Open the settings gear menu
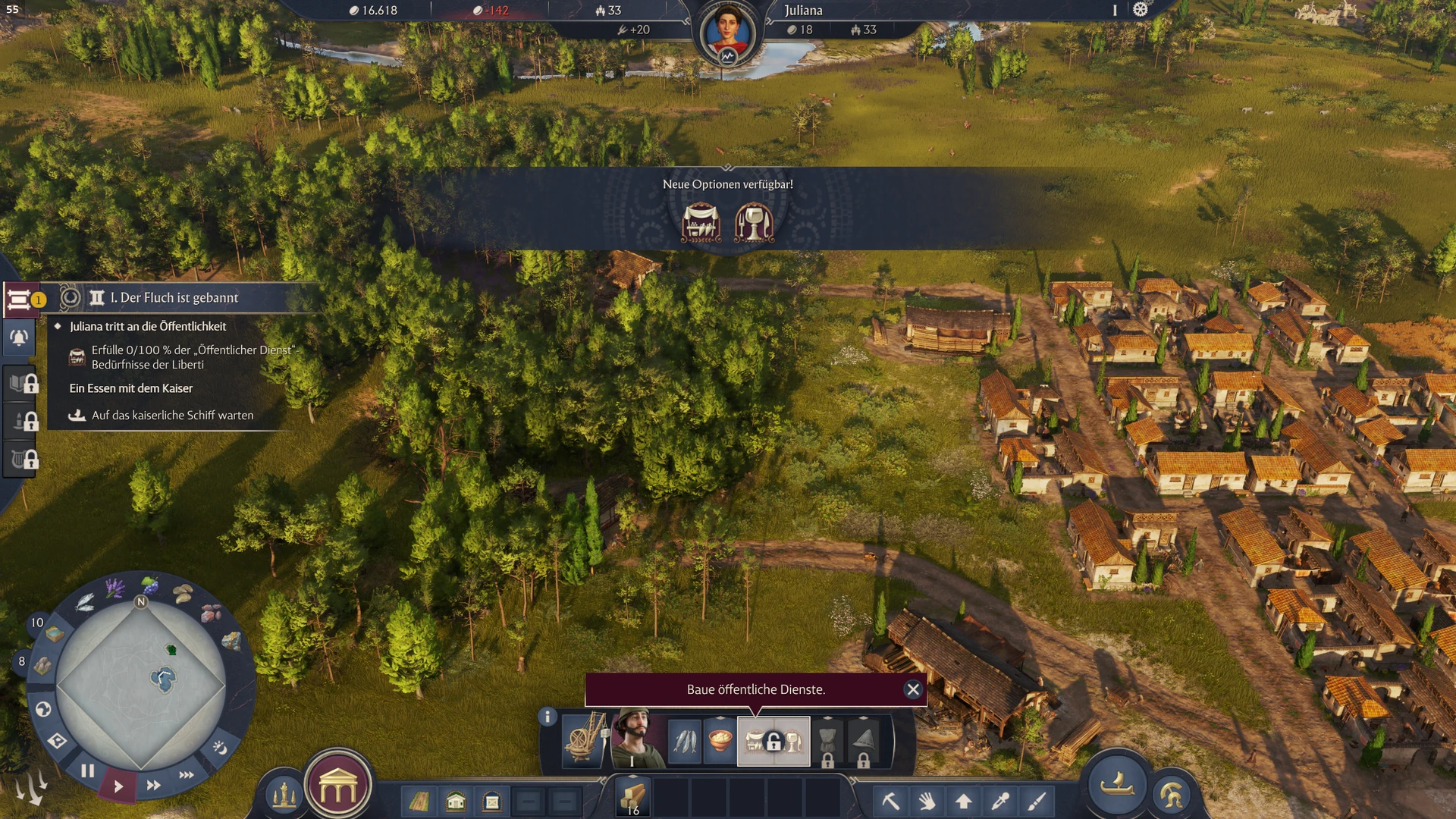This screenshot has width=1456, height=819. 1141,10
